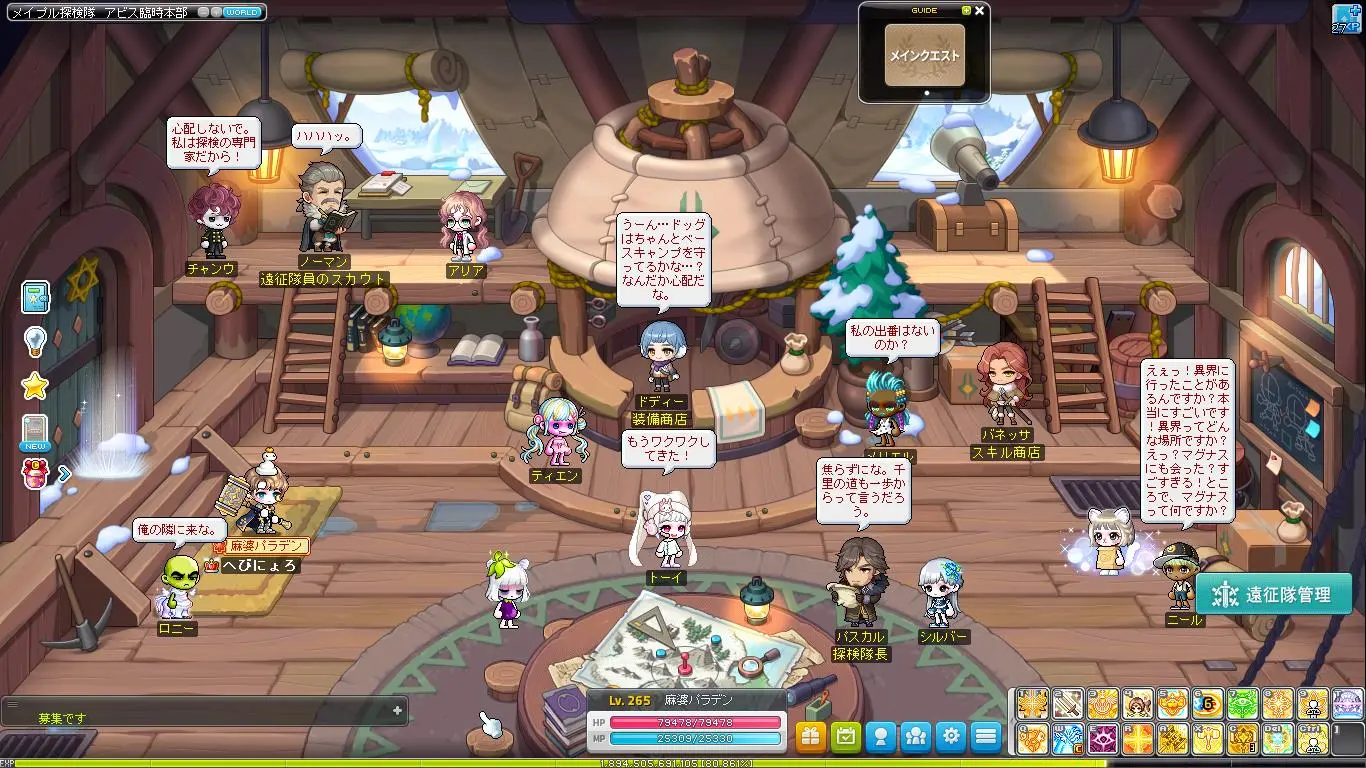1366x768 pixels.
Task: Open the メインクエスト guide panel
Action: point(924,55)
